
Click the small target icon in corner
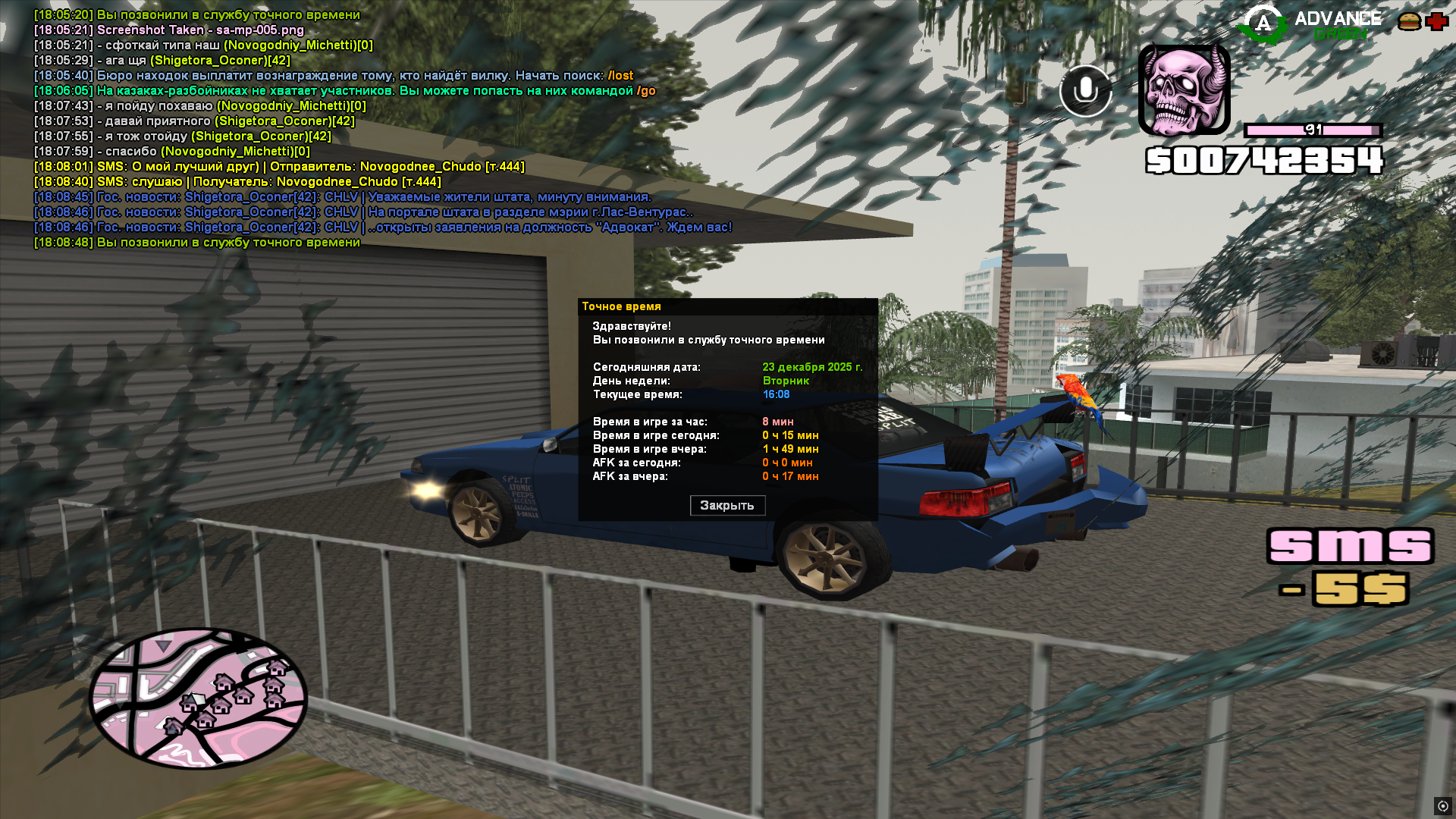click(x=1442, y=806)
